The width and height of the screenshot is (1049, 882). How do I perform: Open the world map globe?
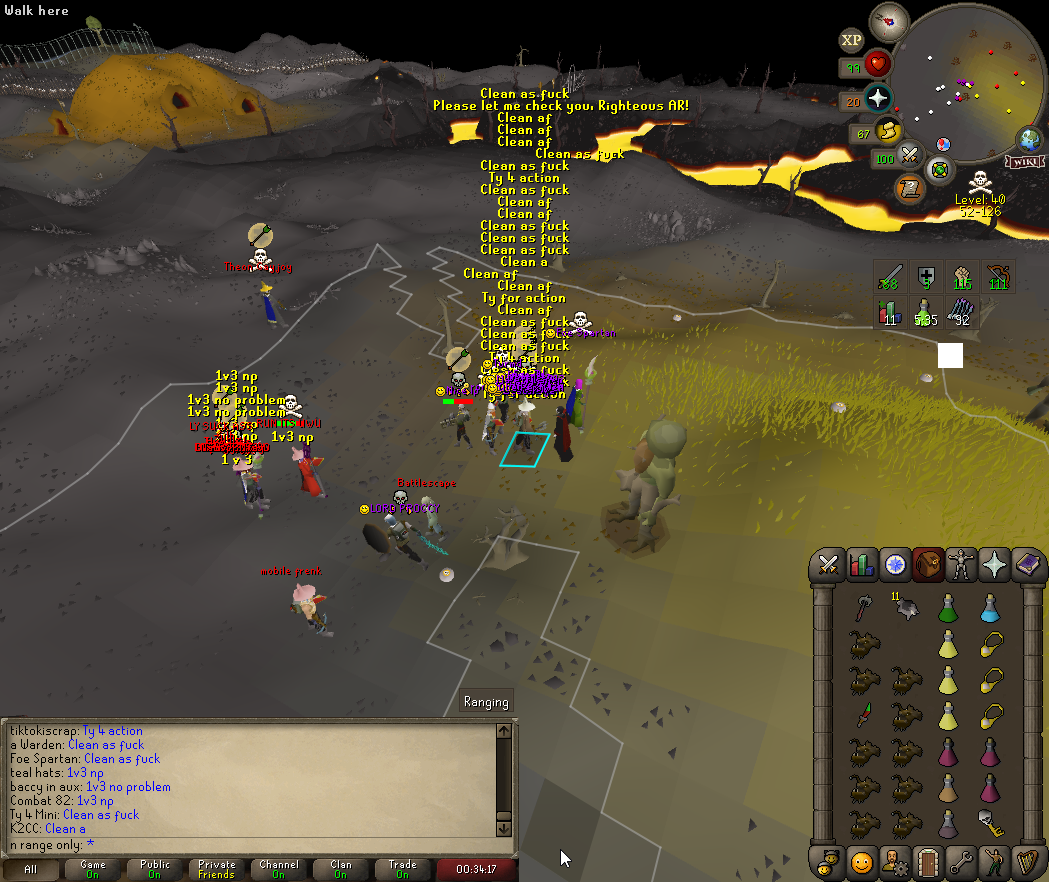click(x=1028, y=139)
